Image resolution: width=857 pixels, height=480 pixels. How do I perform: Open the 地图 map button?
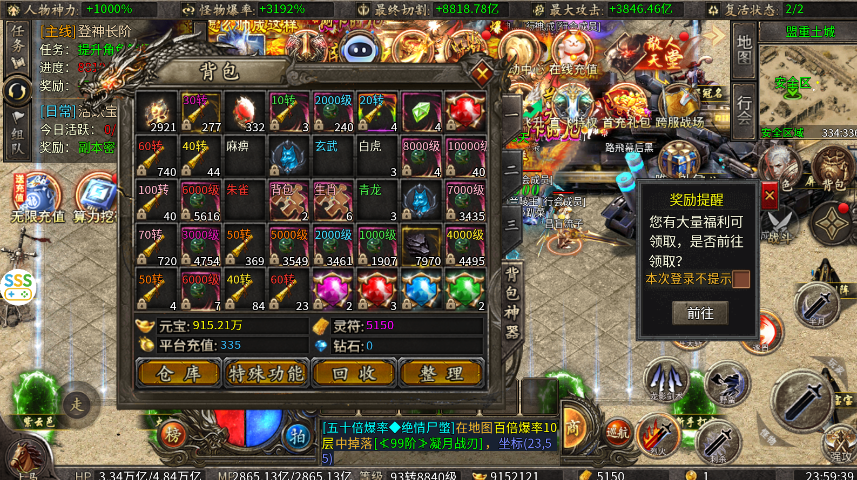tap(743, 52)
